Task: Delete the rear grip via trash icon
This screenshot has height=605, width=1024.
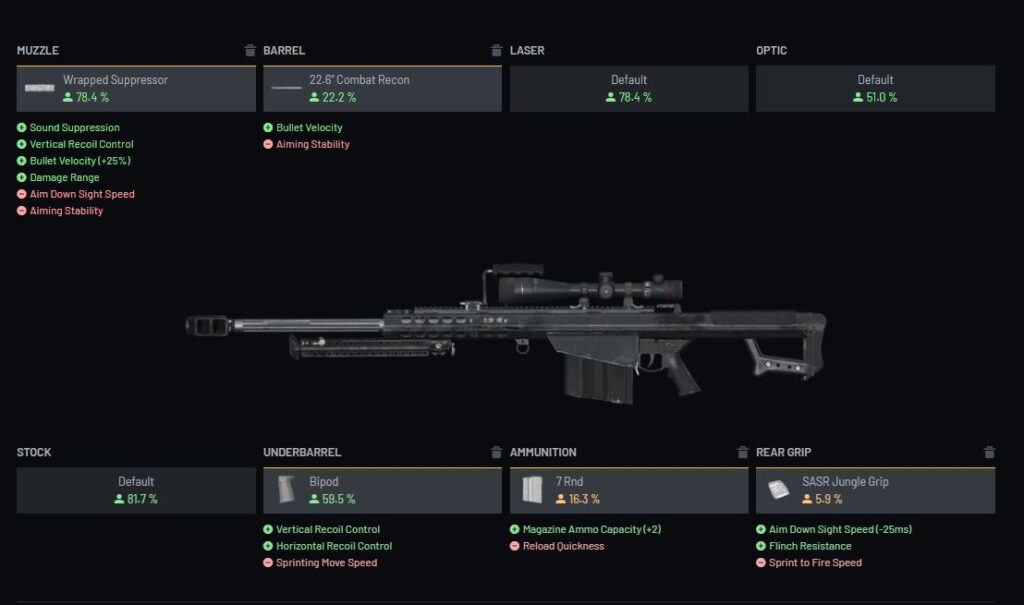Action: 989,452
